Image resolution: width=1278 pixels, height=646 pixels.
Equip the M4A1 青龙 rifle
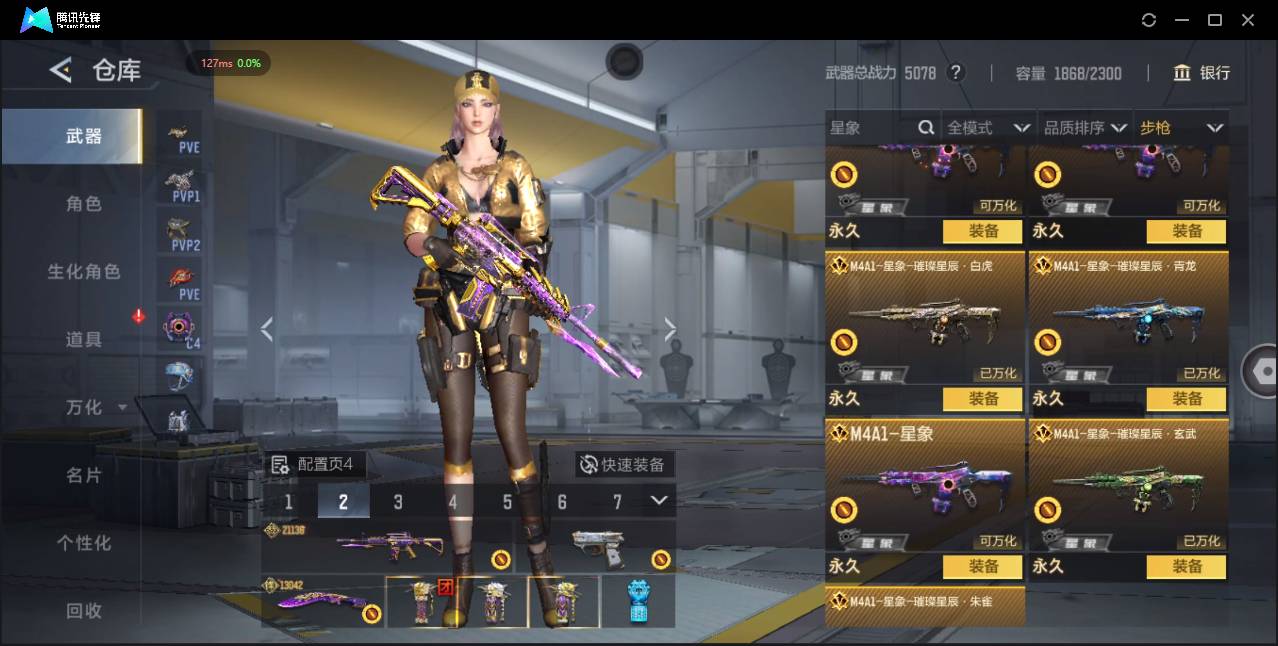(x=1187, y=399)
